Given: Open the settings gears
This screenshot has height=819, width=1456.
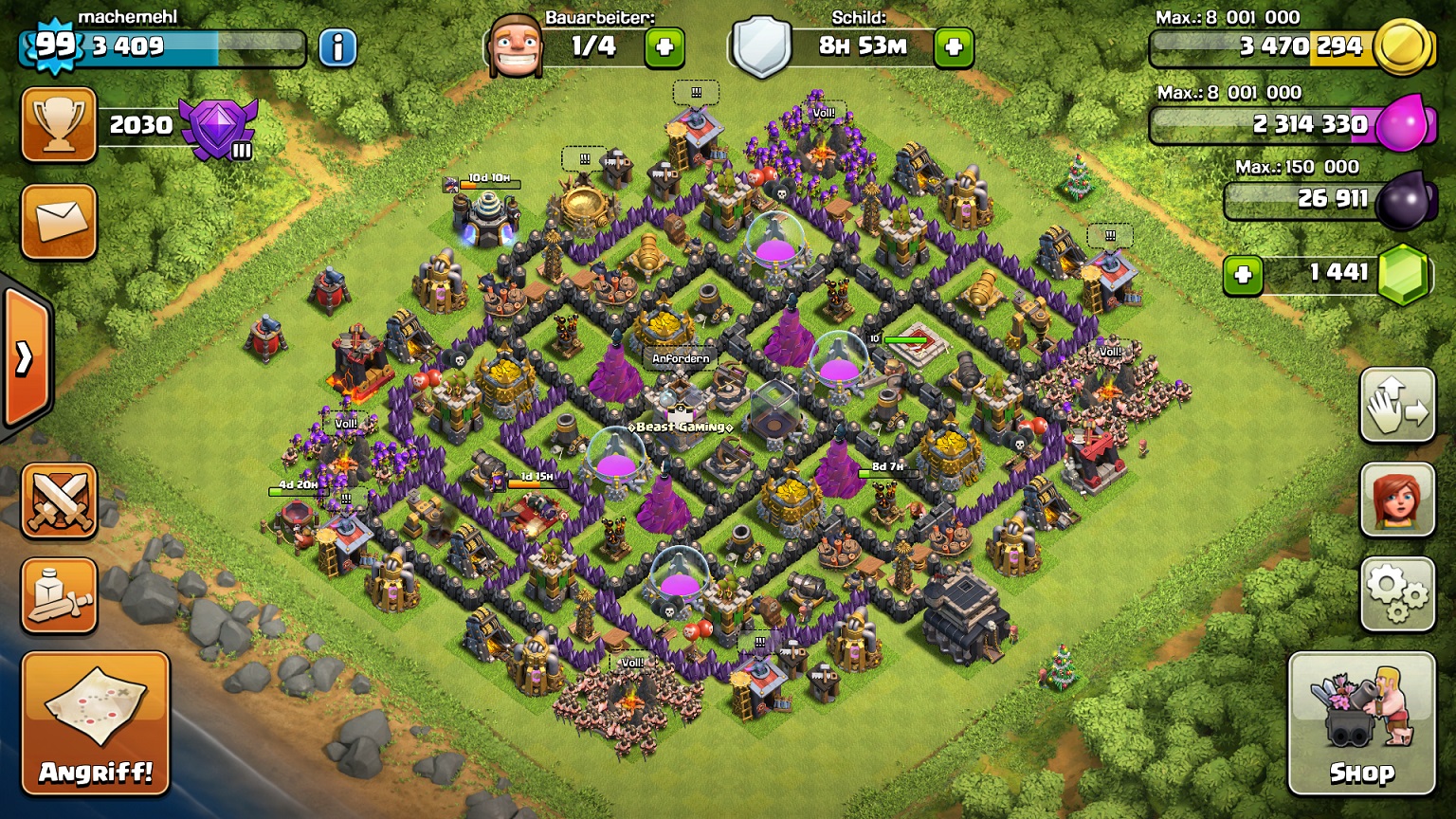Looking at the screenshot, I should [1397, 593].
